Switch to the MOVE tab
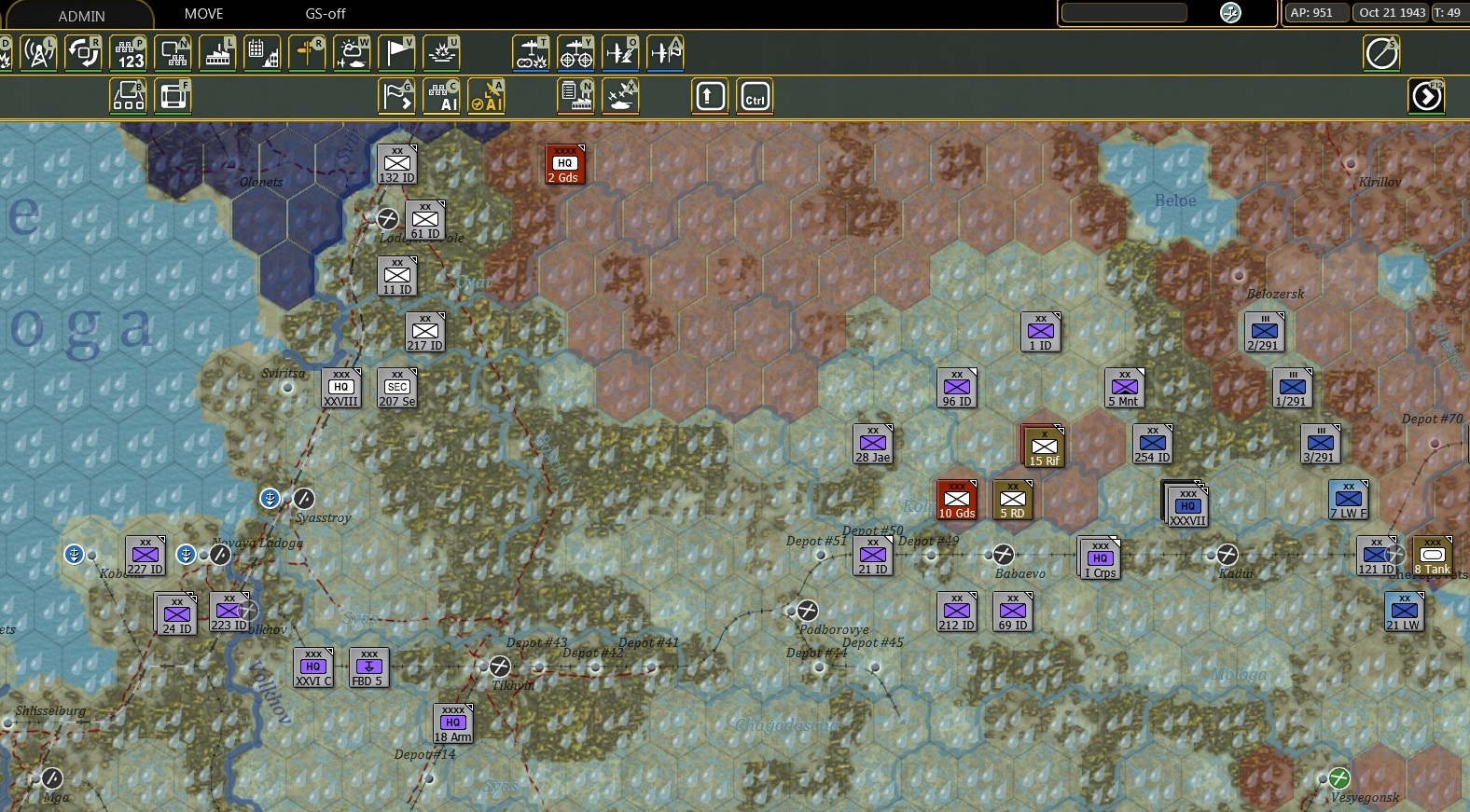Image resolution: width=1470 pixels, height=812 pixels. [203, 14]
